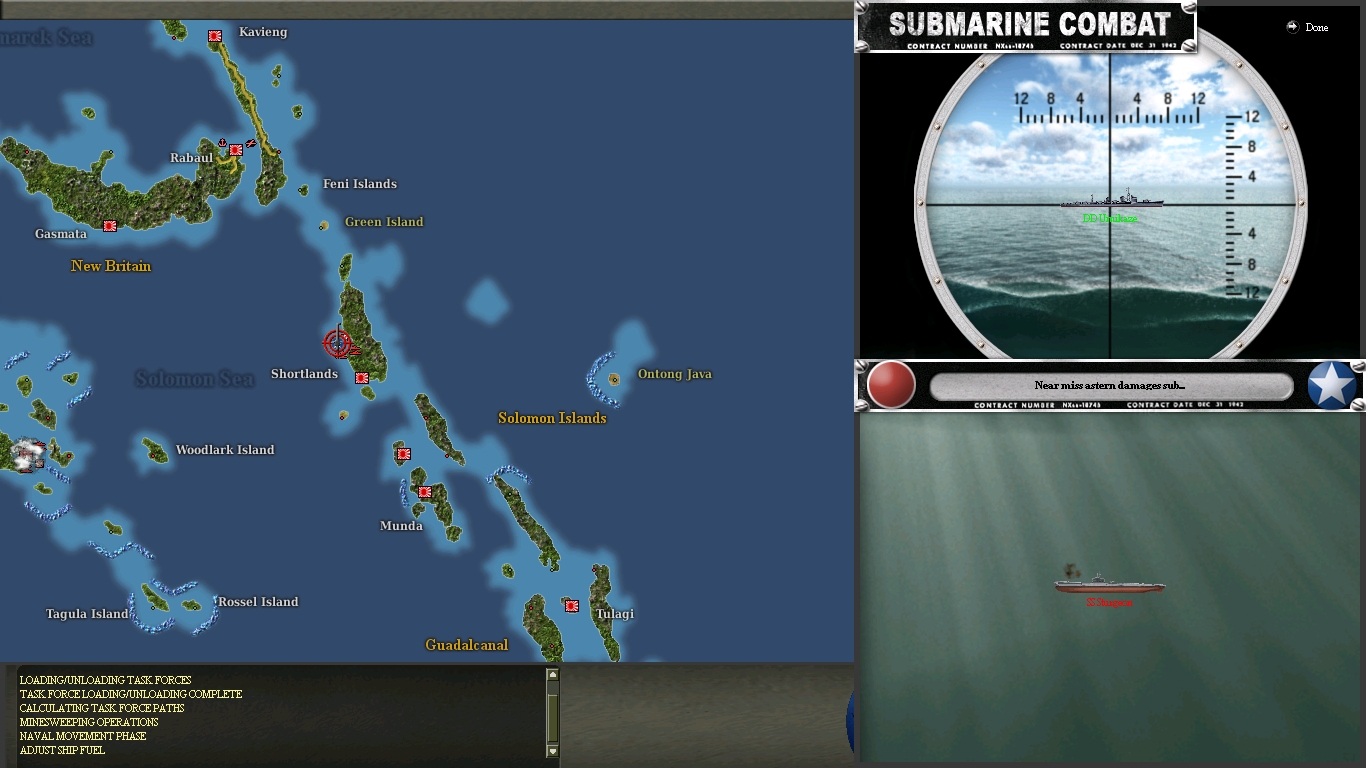
Task: Click the event log scrollbar up arrow
Action: point(552,672)
